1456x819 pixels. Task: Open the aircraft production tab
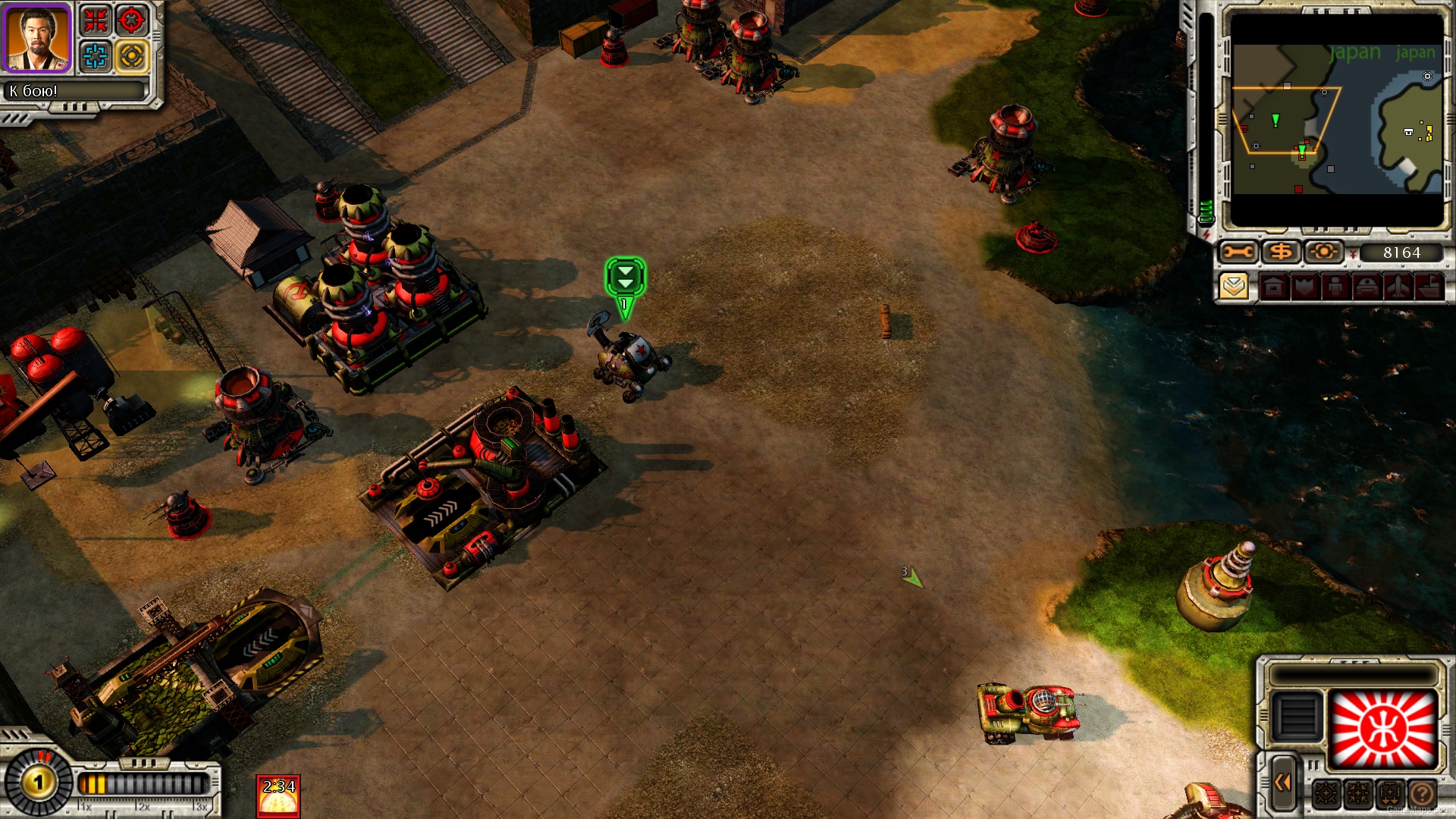tap(1398, 287)
